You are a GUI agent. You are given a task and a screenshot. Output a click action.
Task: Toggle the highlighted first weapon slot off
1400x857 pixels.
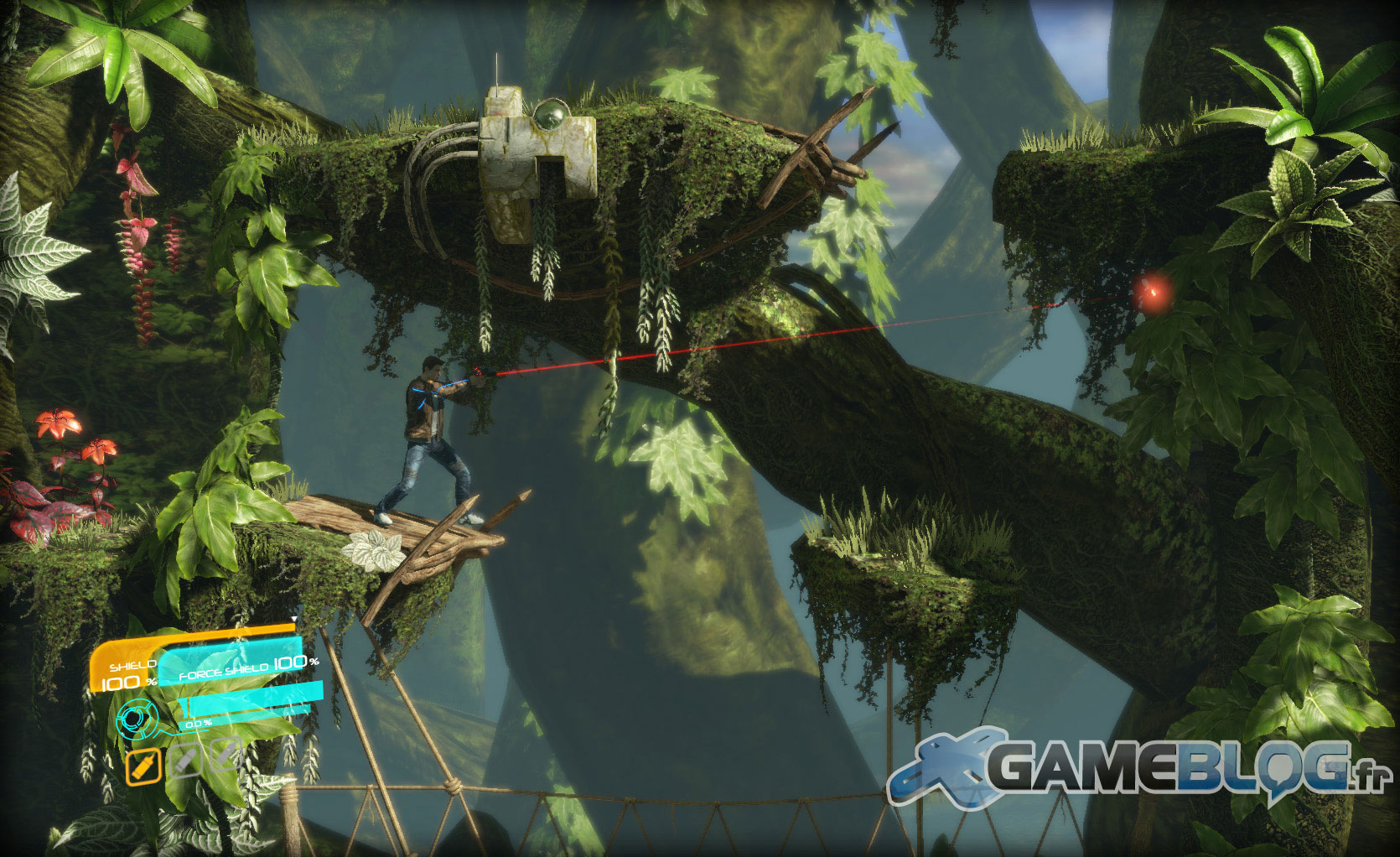[143, 766]
